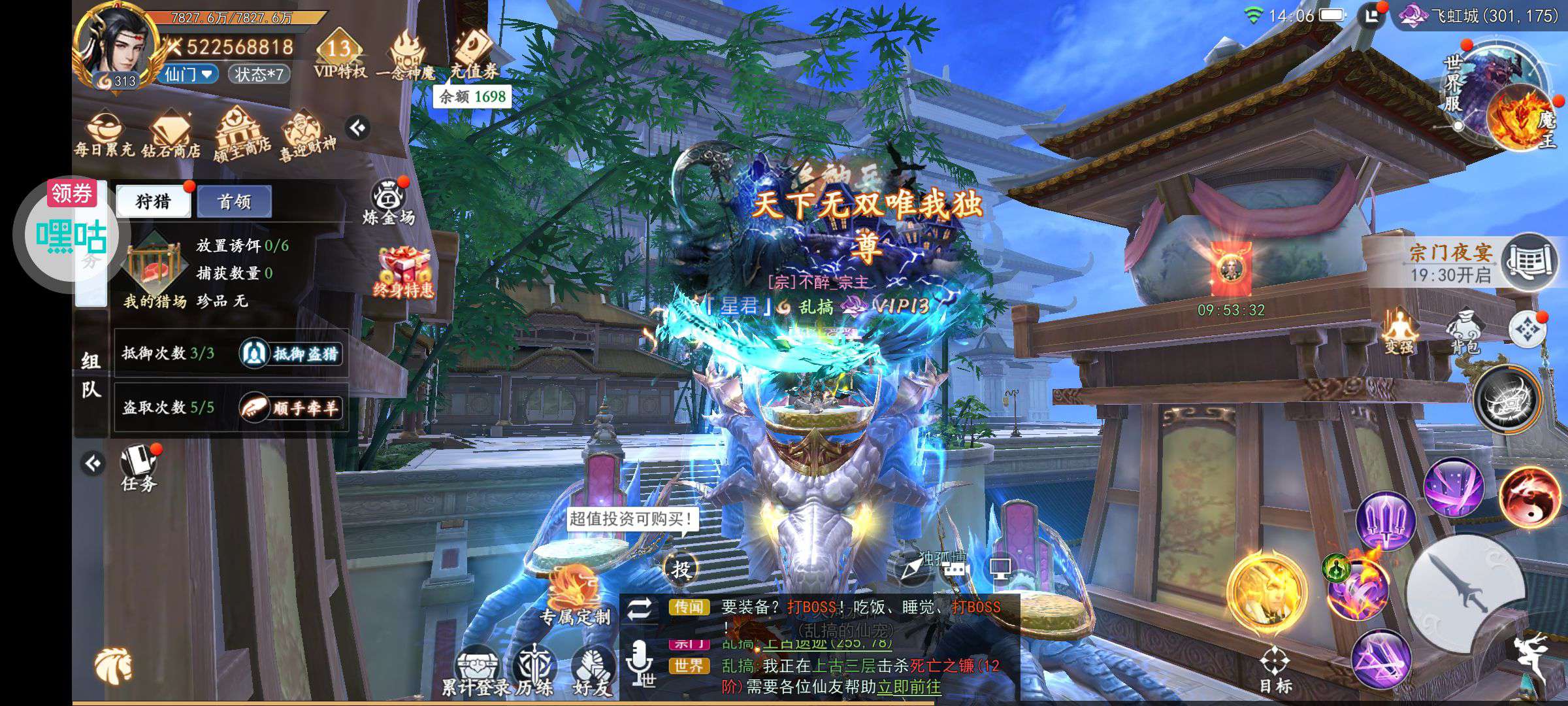Viewport: 1568px width, 706px height.
Task: Tap the 嘿咕 floating overlay bubble
Action: [71, 235]
